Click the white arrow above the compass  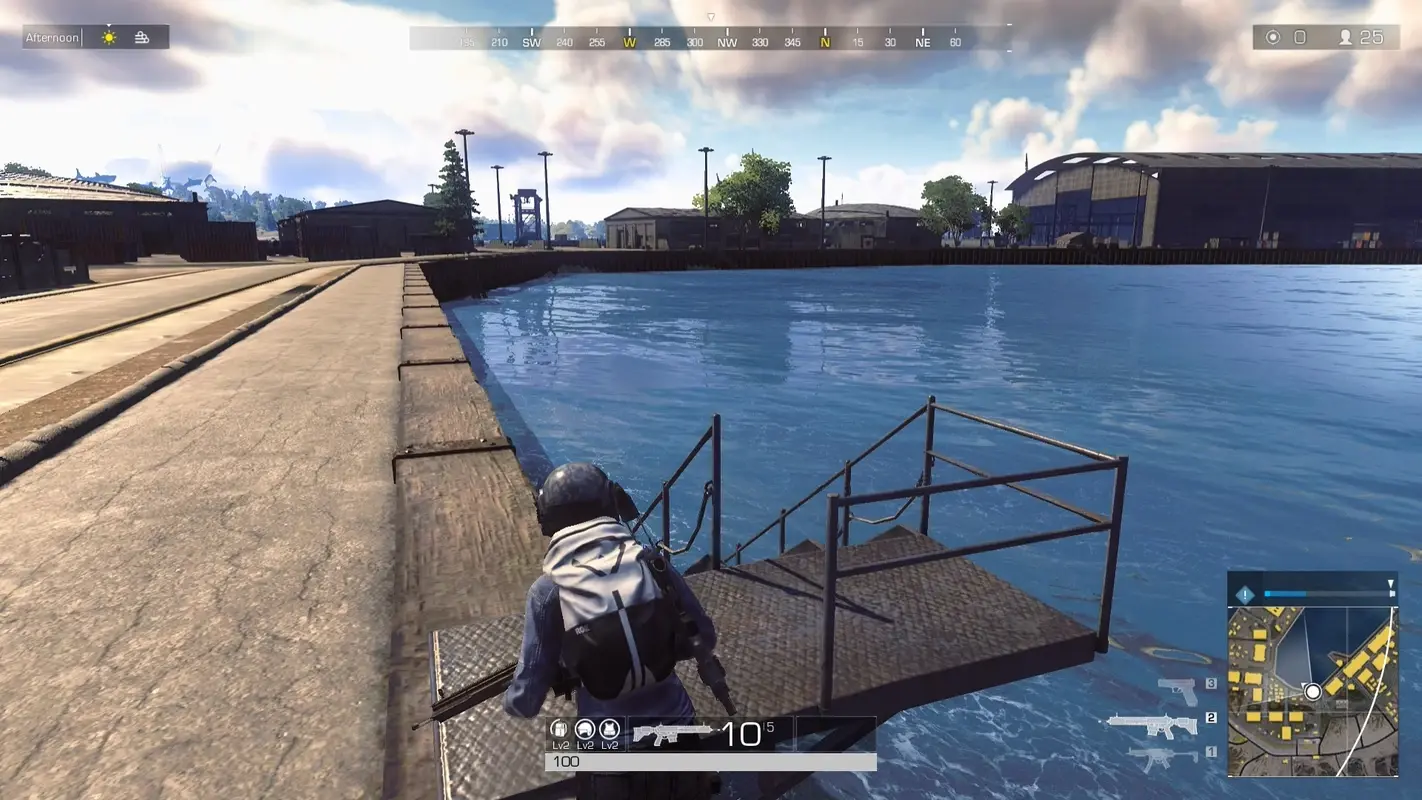pos(711,17)
